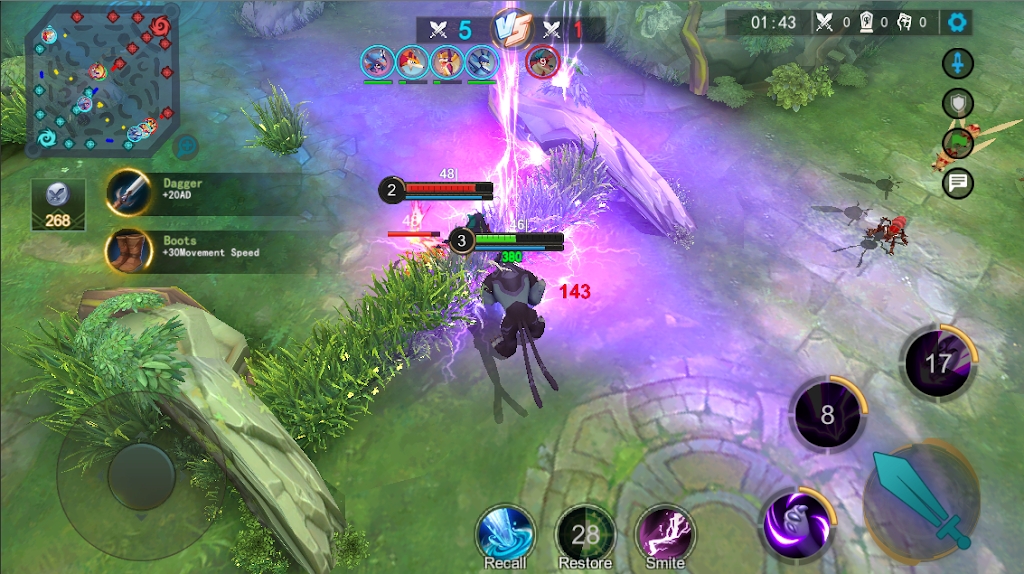Activate the Recall spell
The width and height of the screenshot is (1024, 574).
pos(505,532)
